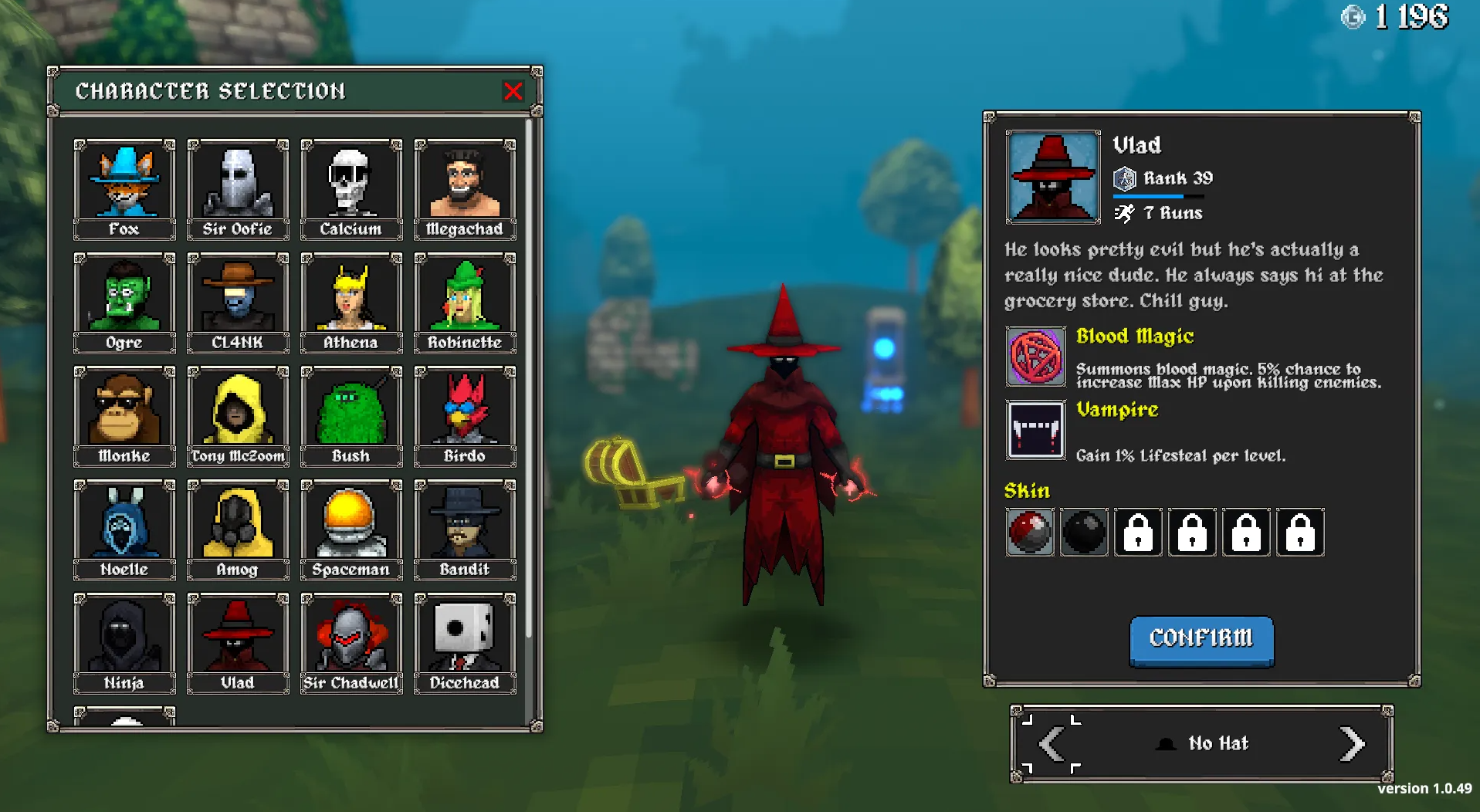Pick the Spaceman character

tap(351, 529)
